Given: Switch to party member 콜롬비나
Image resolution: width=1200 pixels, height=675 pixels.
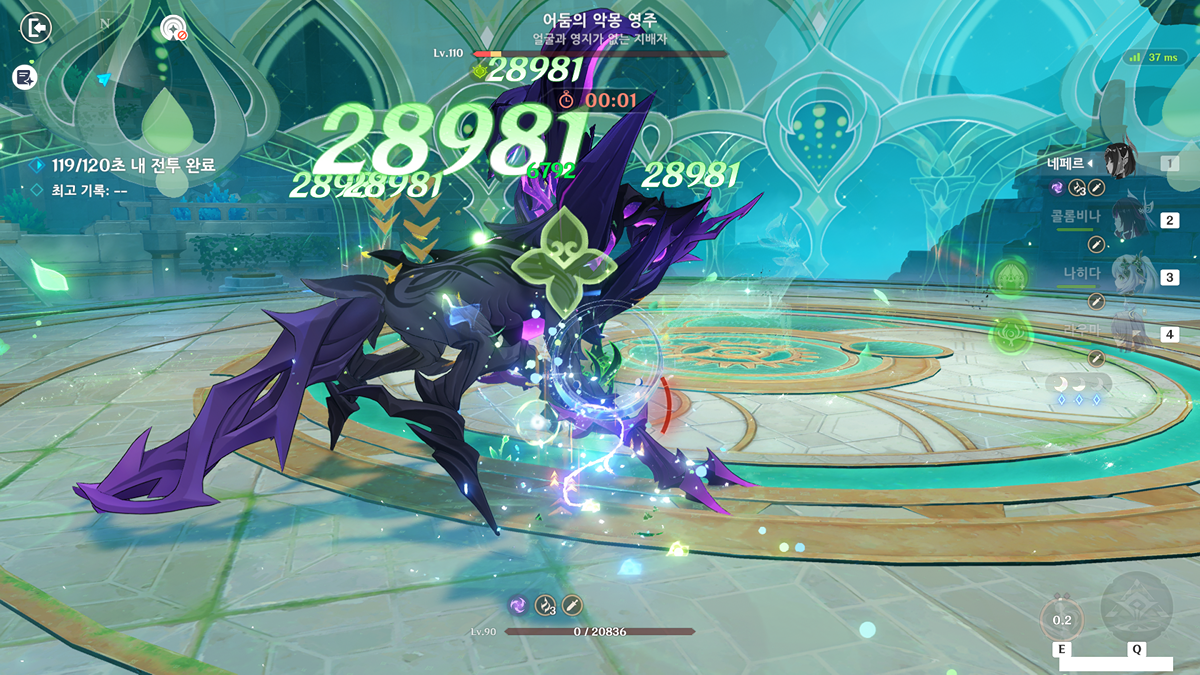Looking at the screenshot, I should point(1118,220).
